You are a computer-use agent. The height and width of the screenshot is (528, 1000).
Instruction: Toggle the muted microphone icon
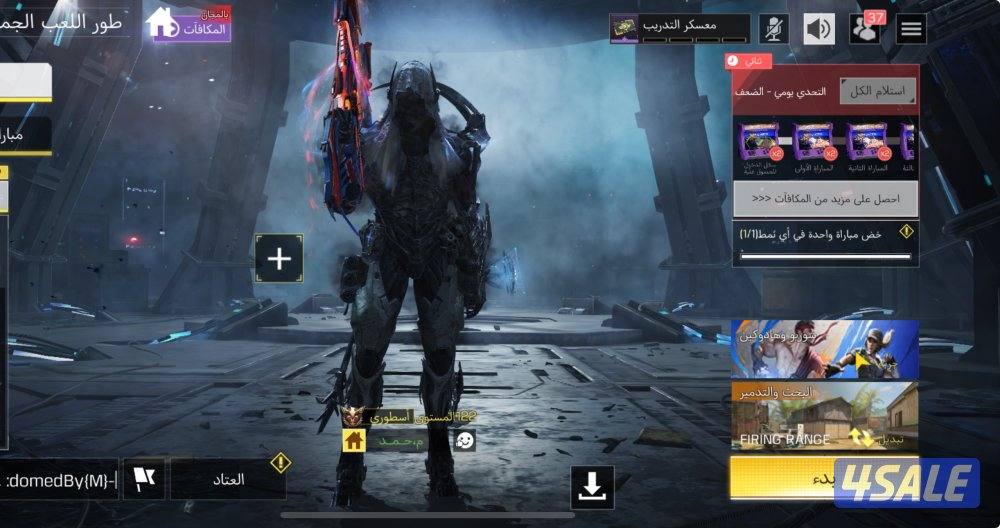point(773,28)
